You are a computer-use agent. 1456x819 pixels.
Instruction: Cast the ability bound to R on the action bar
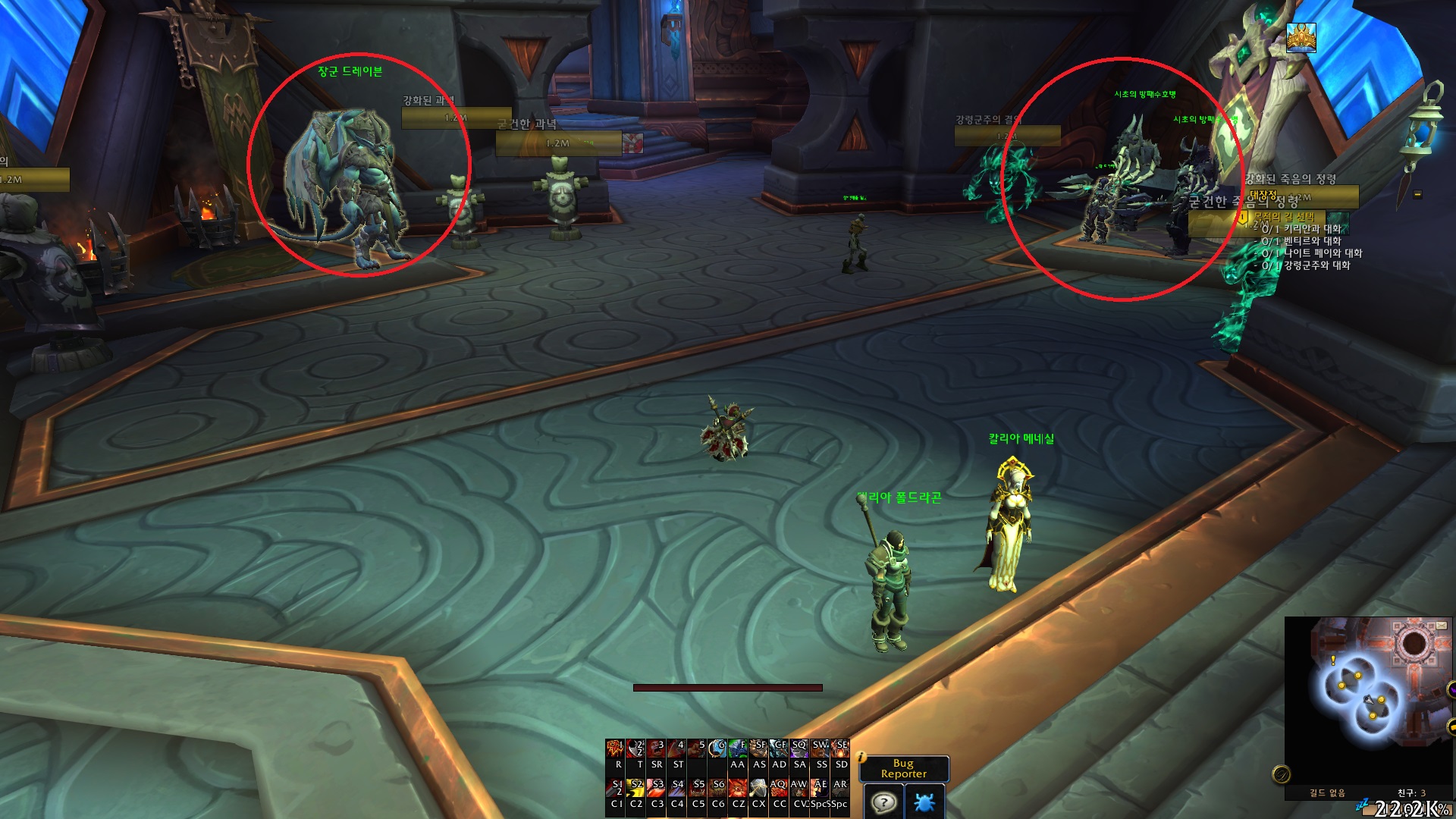(614, 748)
